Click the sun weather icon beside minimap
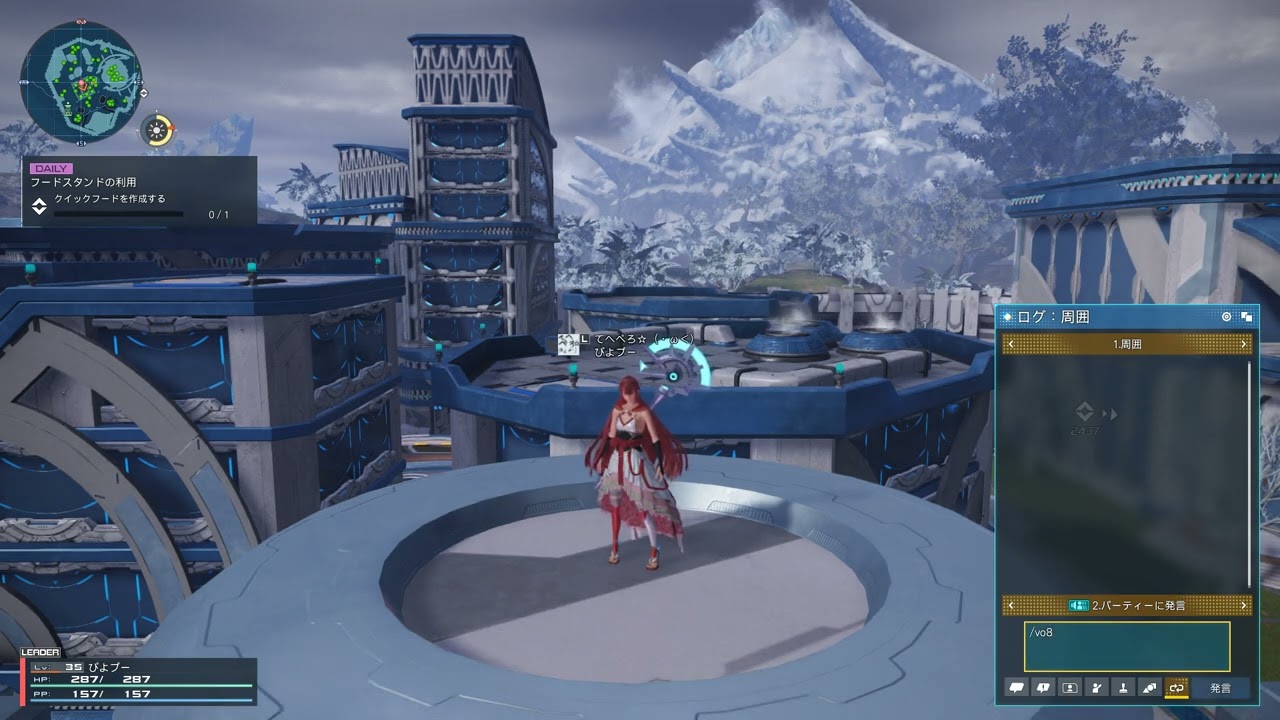The width and height of the screenshot is (1280, 720). pos(157,130)
